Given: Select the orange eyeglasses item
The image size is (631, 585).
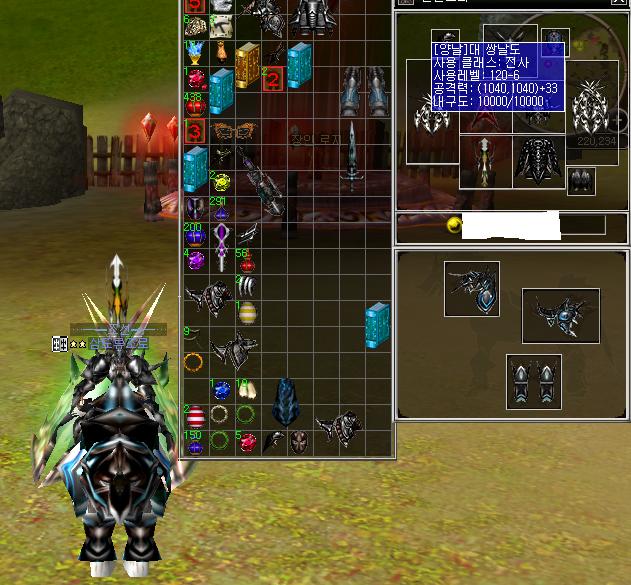Looking at the screenshot, I should point(231,131).
